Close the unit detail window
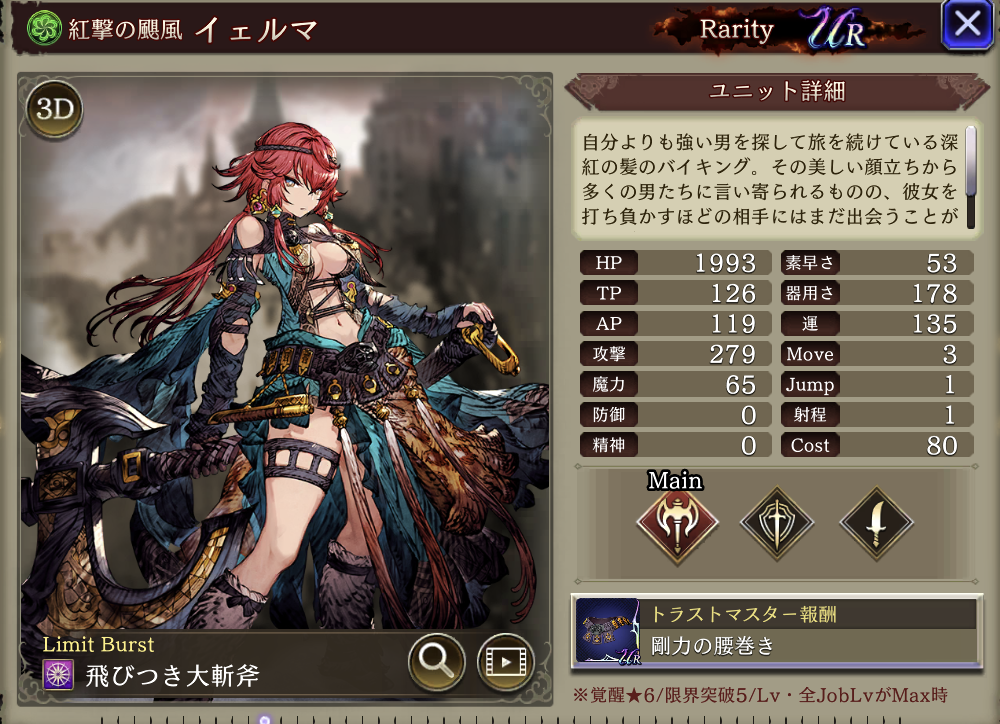Image resolution: width=1000 pixels, height=724 pixels. coord(967,24)
